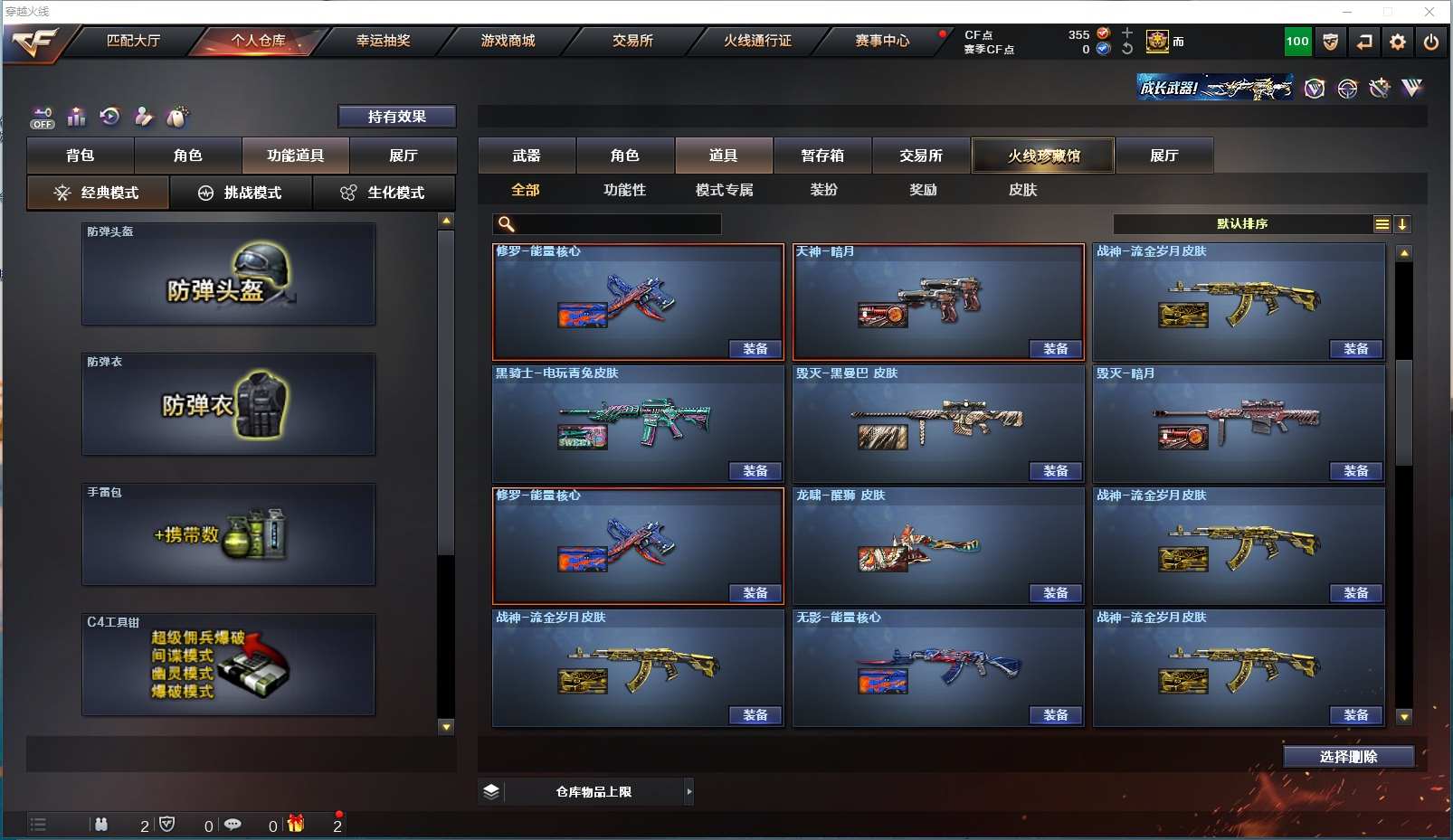Select the 挑战模式 mode tab
This screenshot has width=1453, height=840.
point(242,193)
